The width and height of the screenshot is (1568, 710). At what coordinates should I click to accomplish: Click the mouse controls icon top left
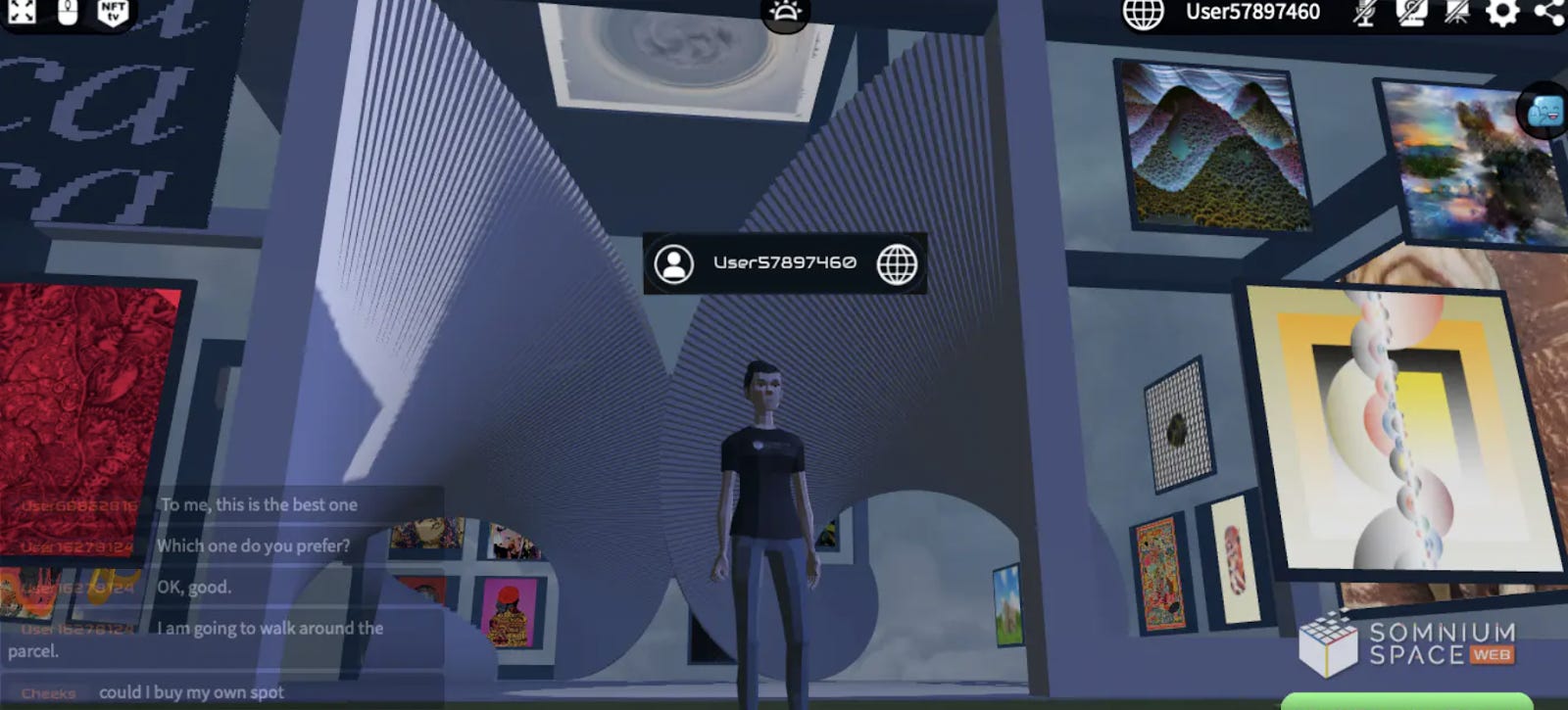[x=69, y=12]
